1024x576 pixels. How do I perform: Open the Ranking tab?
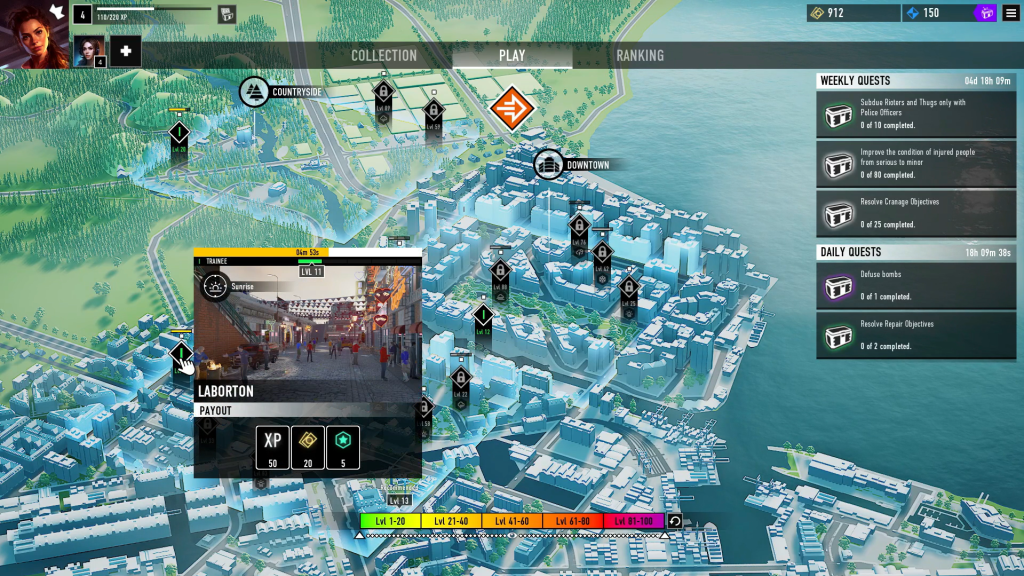tap(640, 56)
